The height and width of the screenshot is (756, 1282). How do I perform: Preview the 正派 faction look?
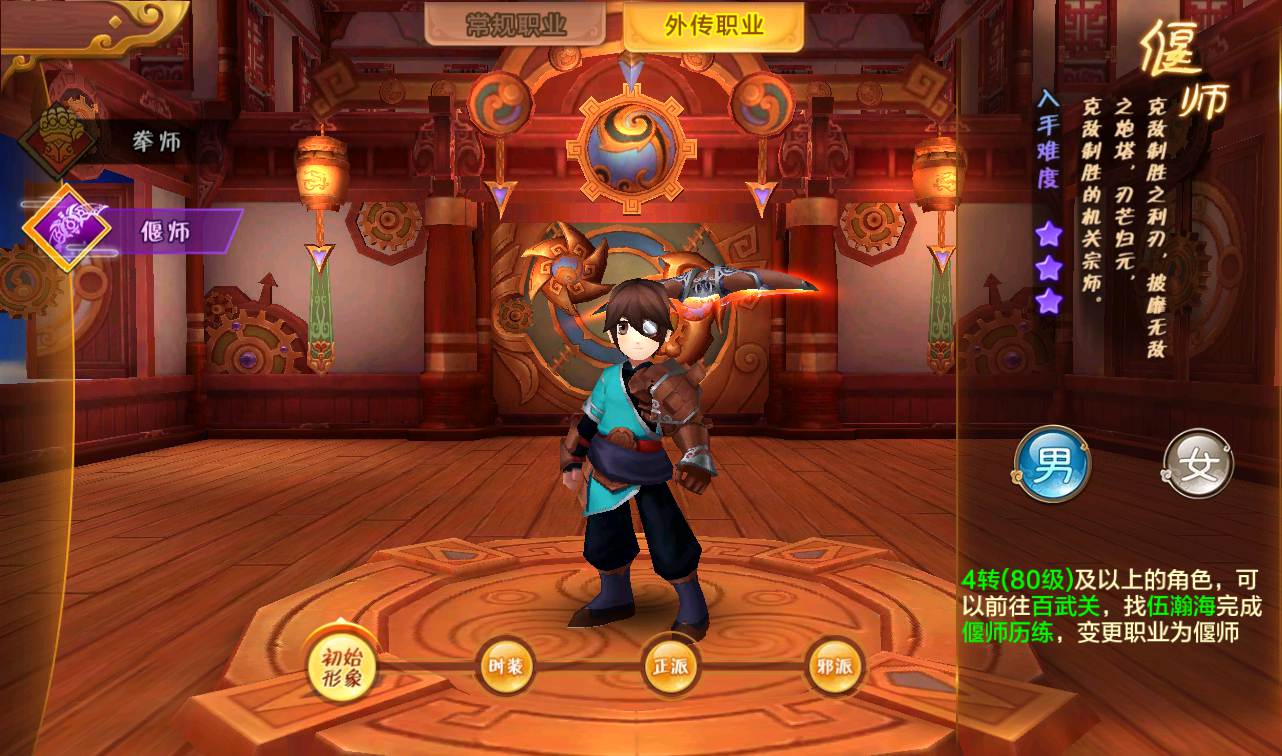point(669,667)
